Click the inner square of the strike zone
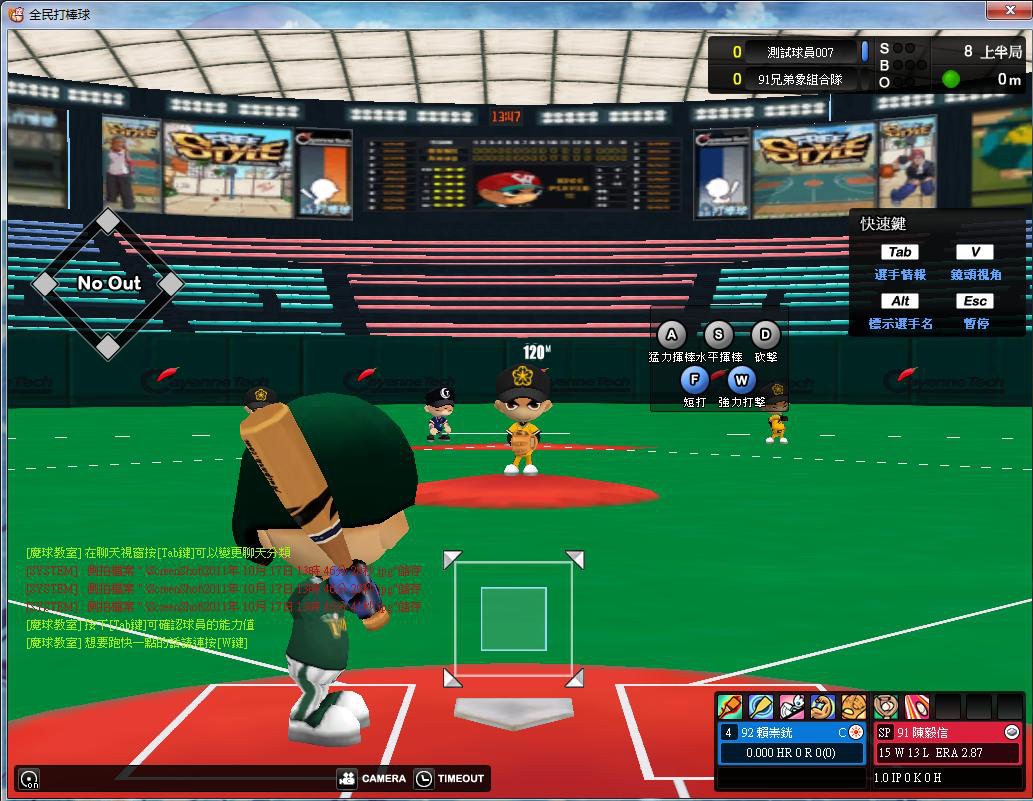This screenshot has height=801, width=1033. [513, 619]
